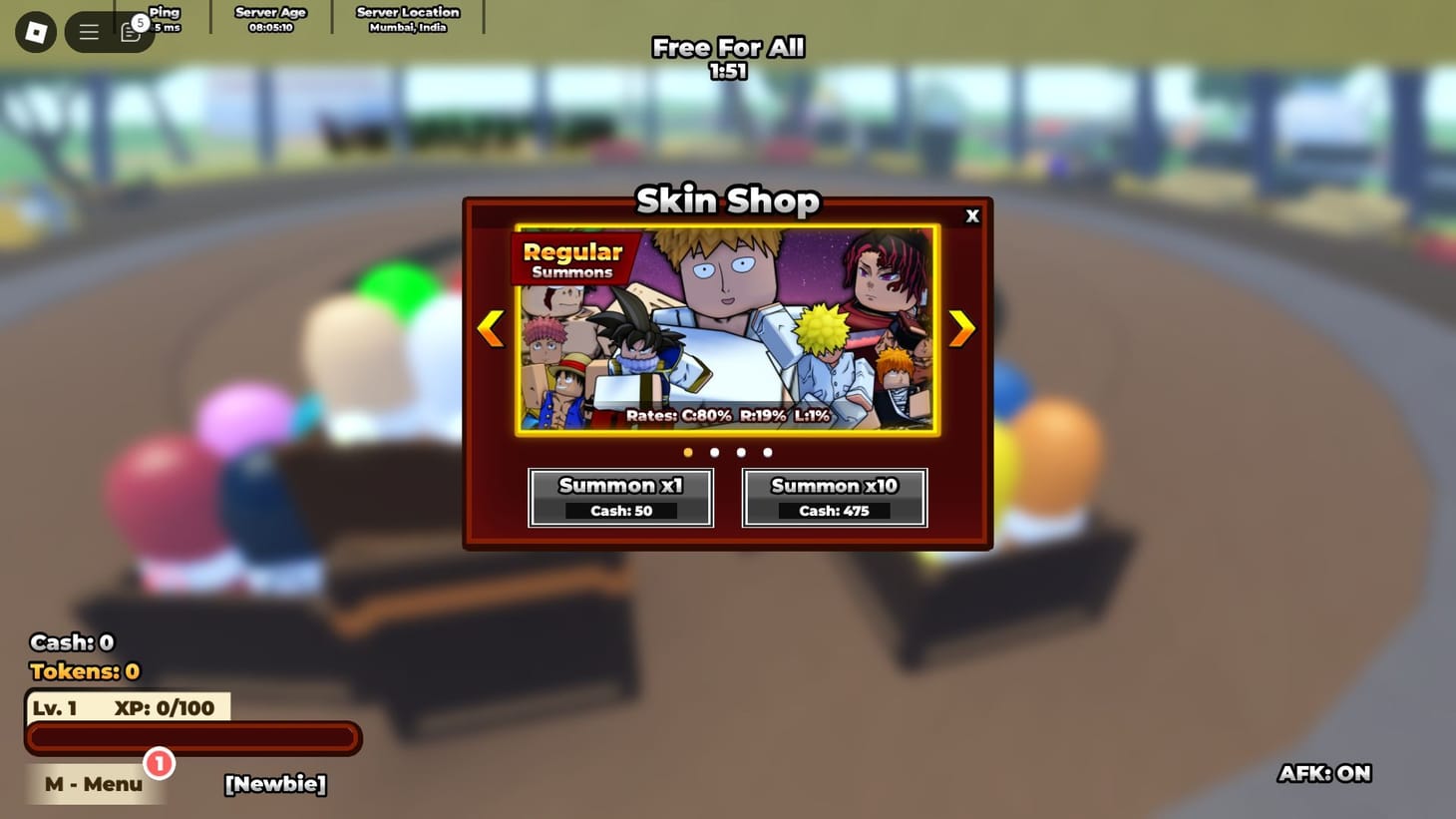Click the Lv. 1 XP progress bar

pos(193,737)
